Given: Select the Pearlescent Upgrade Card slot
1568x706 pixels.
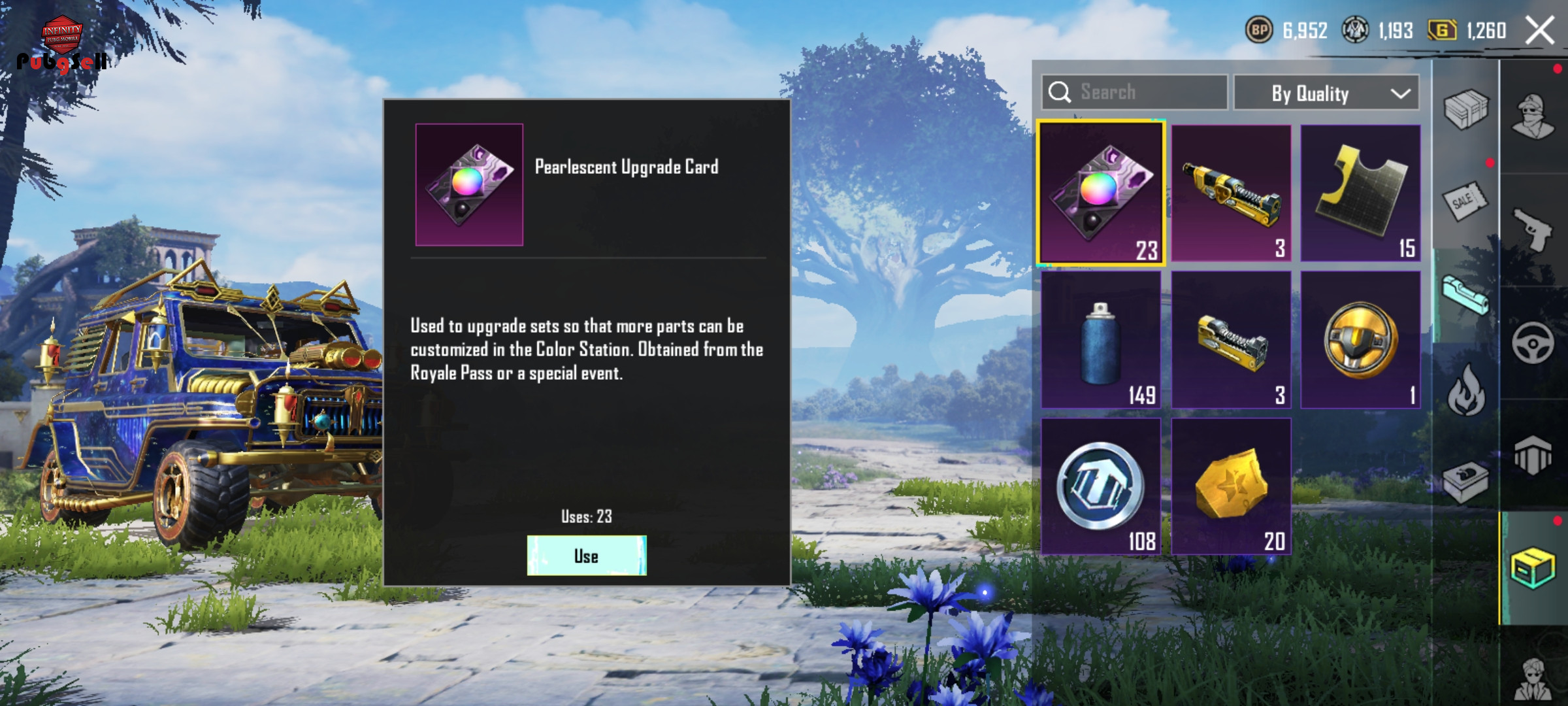Looking at the screenshot, I should tap(1101, 193).
